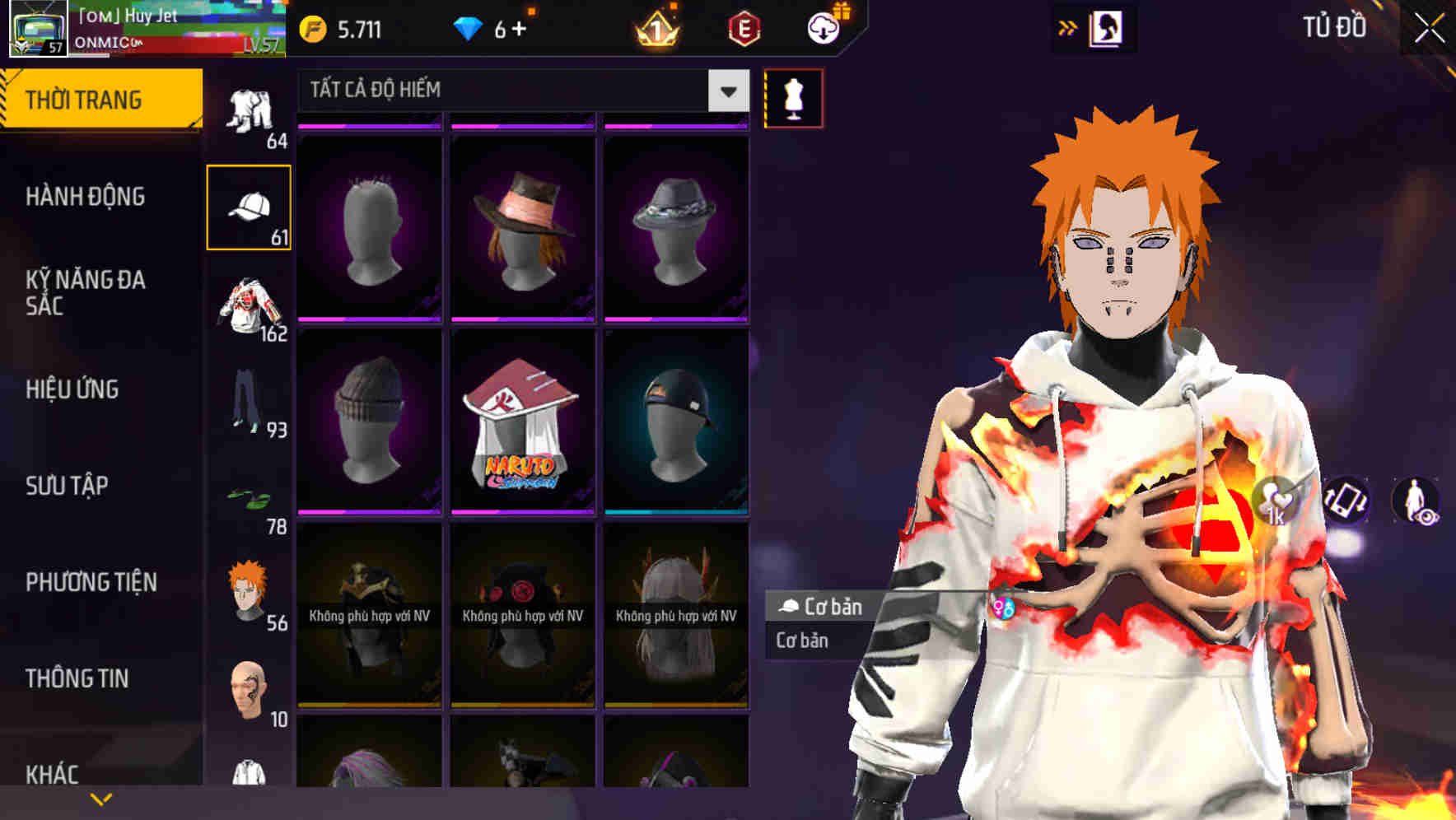
Task: Switch character gender via the gender symbol toggle
Action: coord(1004,607)
